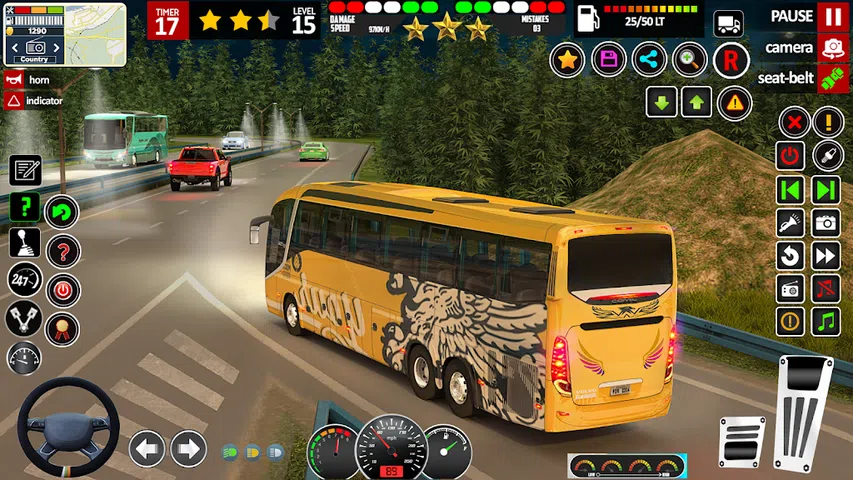Mute music with the crossed-out note icon
Image resolution: width=853 pixels, height=480 pixels.
tap(826, 289)
